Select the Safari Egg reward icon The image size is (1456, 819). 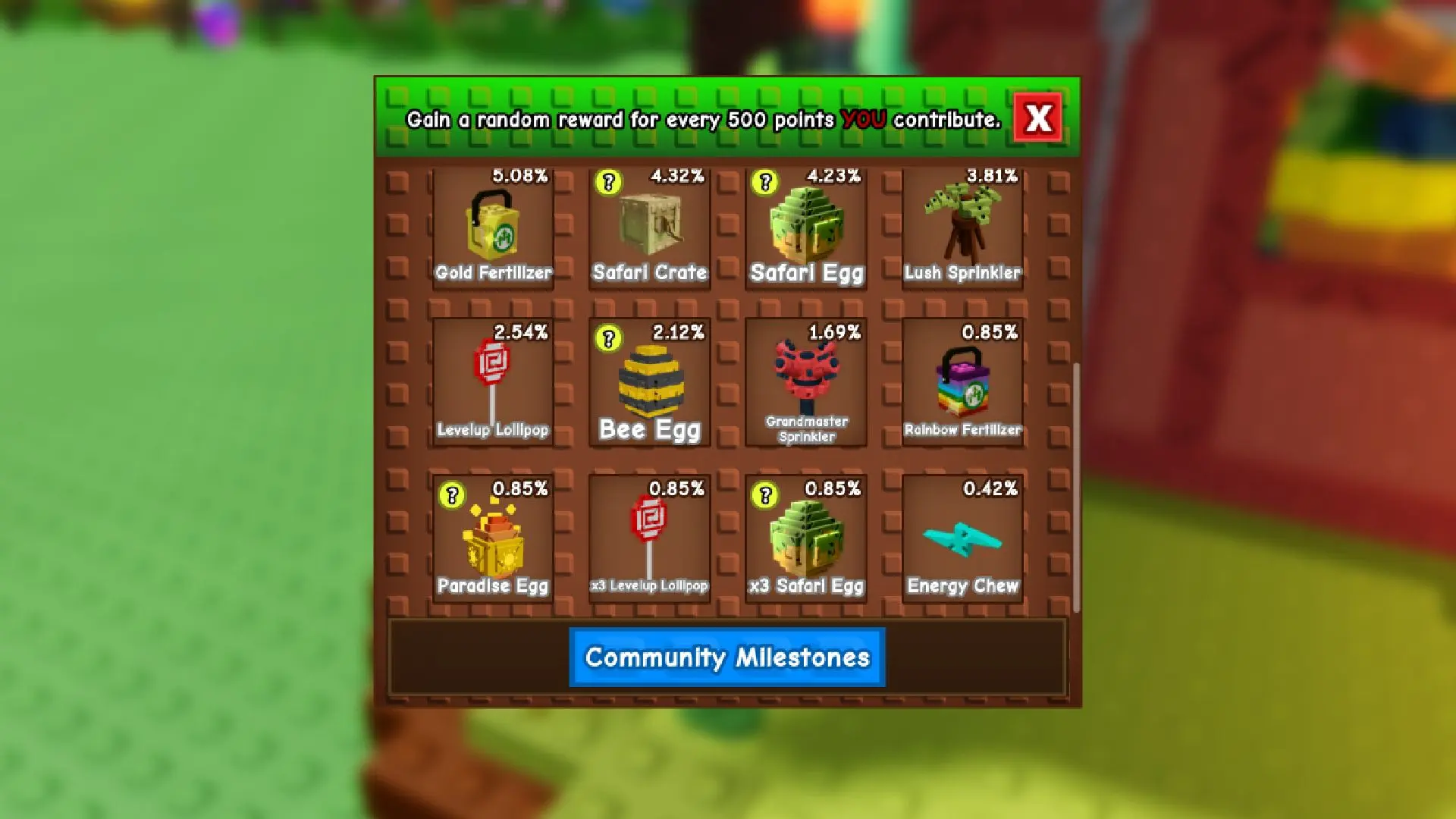[x=806, y=224]
